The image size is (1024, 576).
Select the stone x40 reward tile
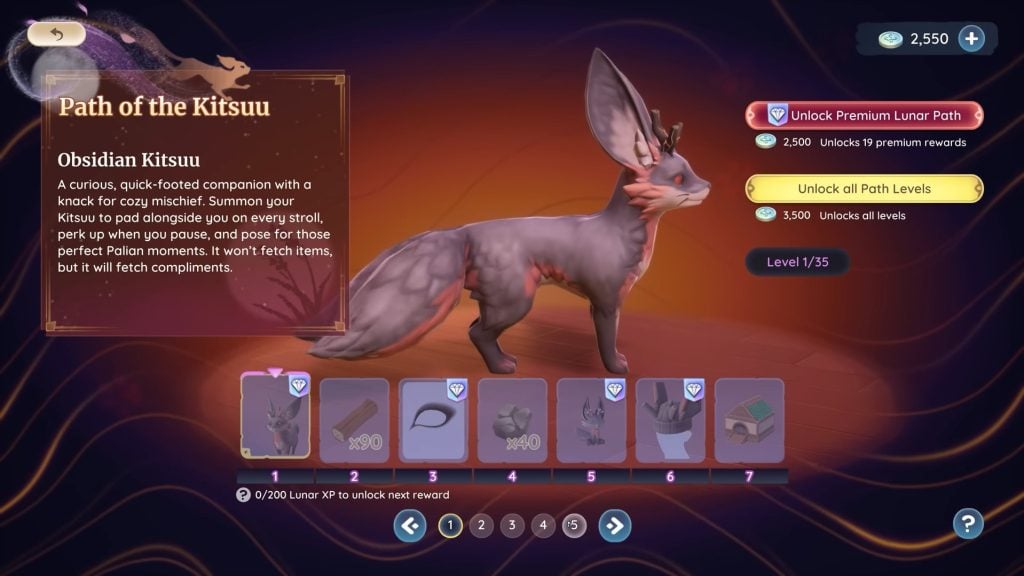pos(512,419)
